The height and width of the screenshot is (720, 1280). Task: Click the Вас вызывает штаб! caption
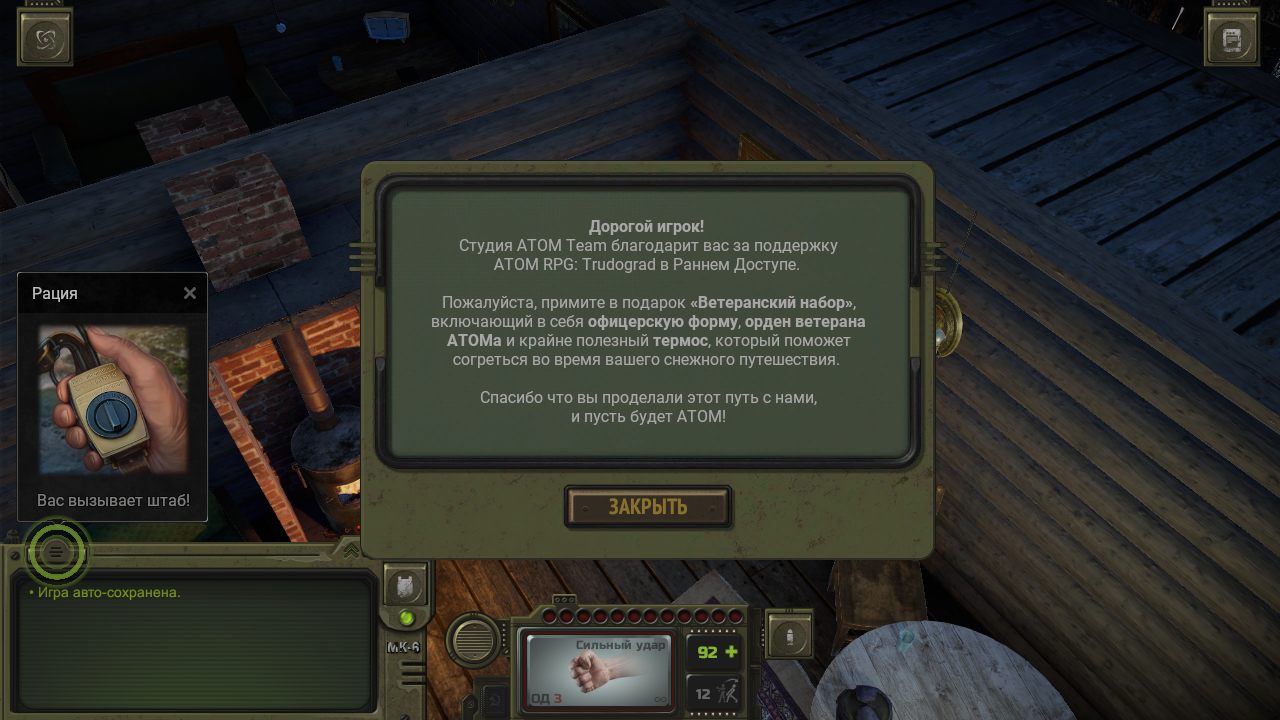point(111,498)
